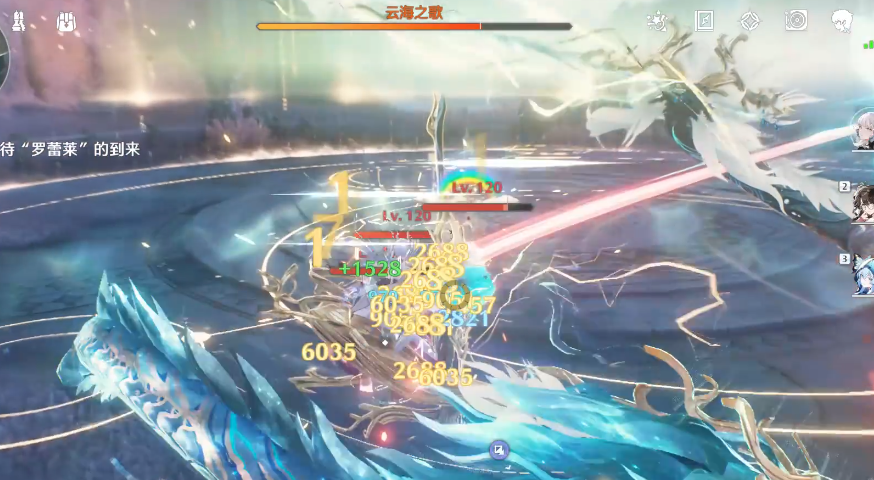Open the character head profile menu
874x480 pixels.
(x=842, y=21)
